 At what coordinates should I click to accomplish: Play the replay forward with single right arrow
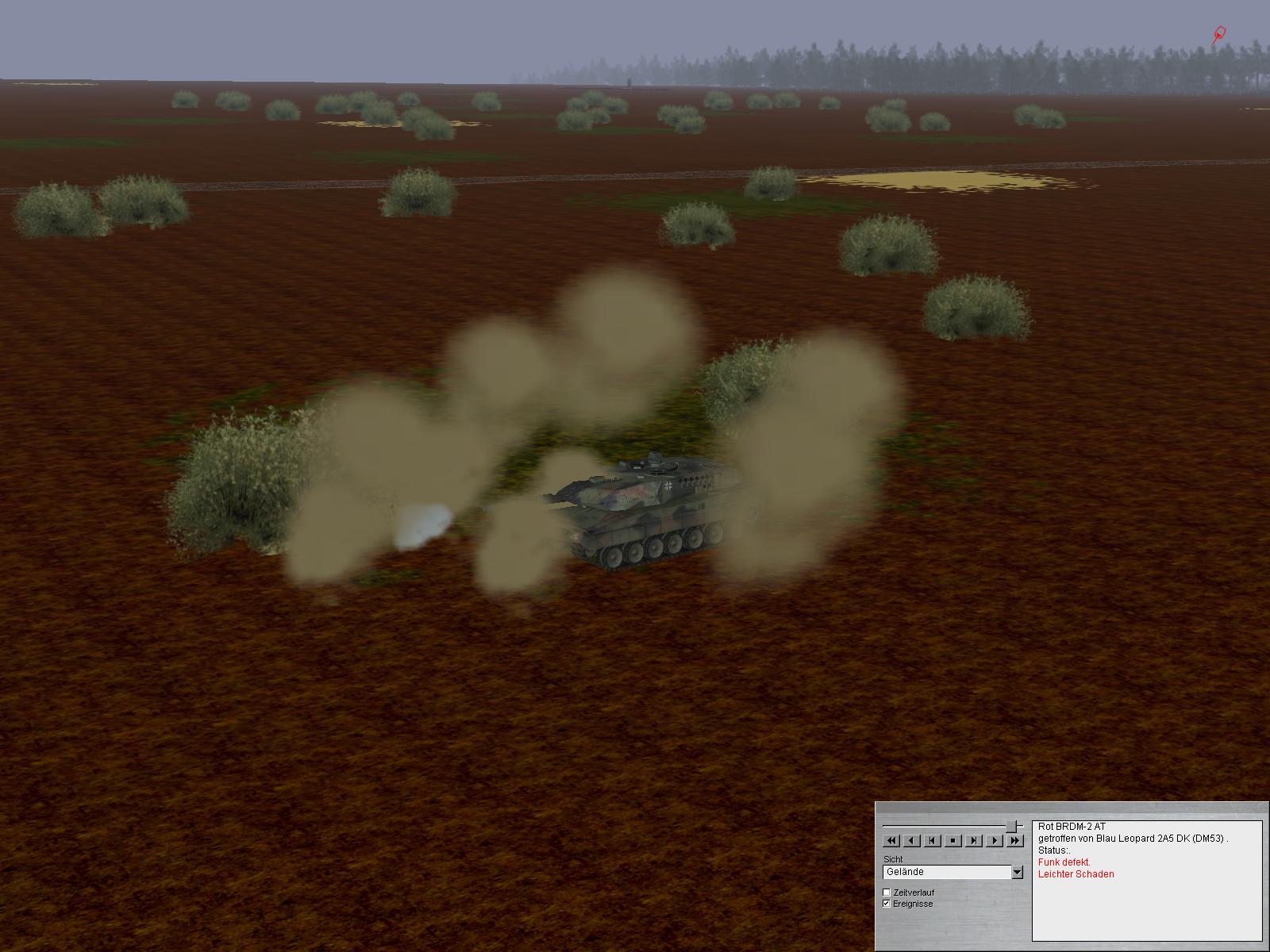point(994,841)
